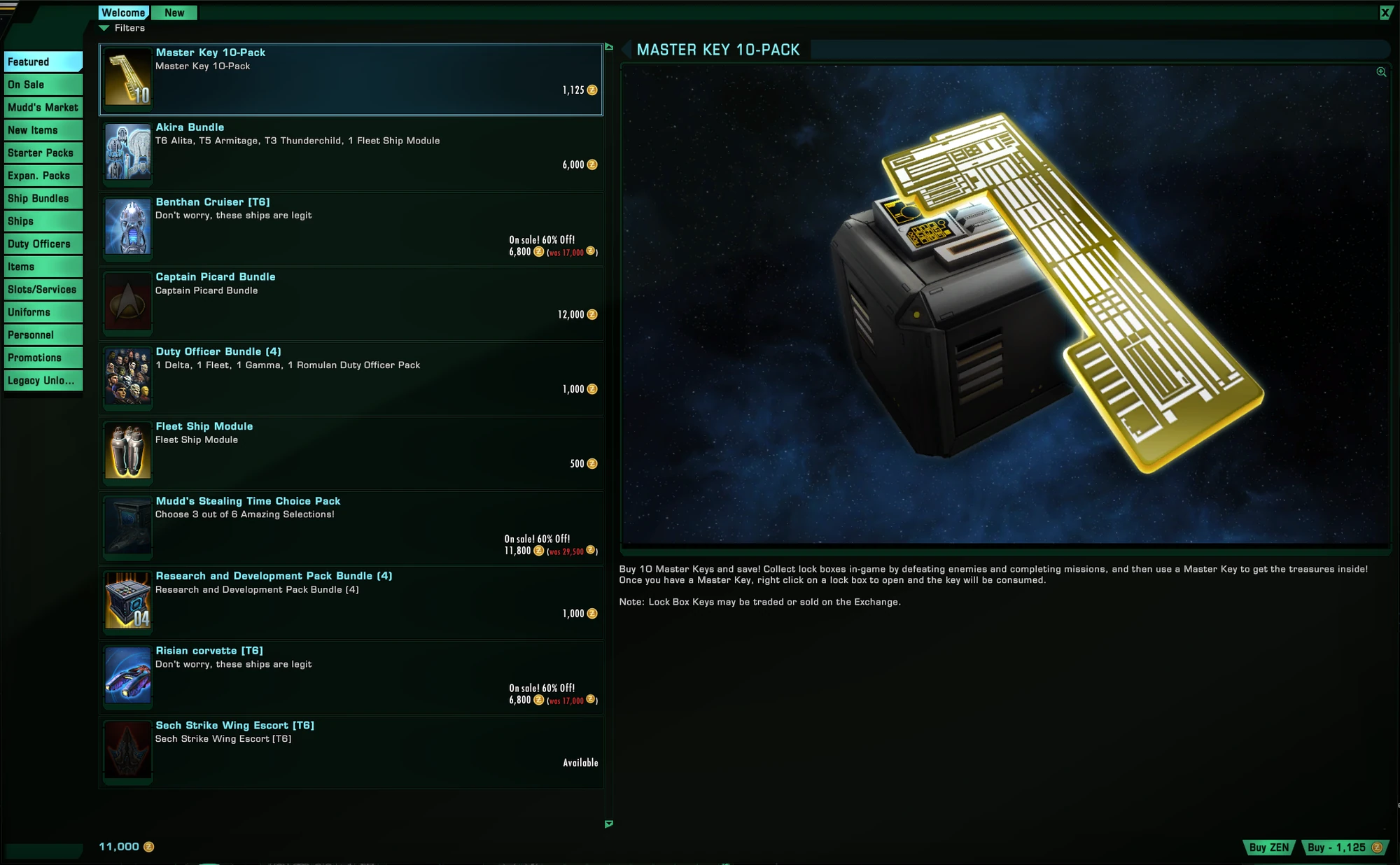Open the Promotions category
1400x865 pixels.
pos(43,358)
